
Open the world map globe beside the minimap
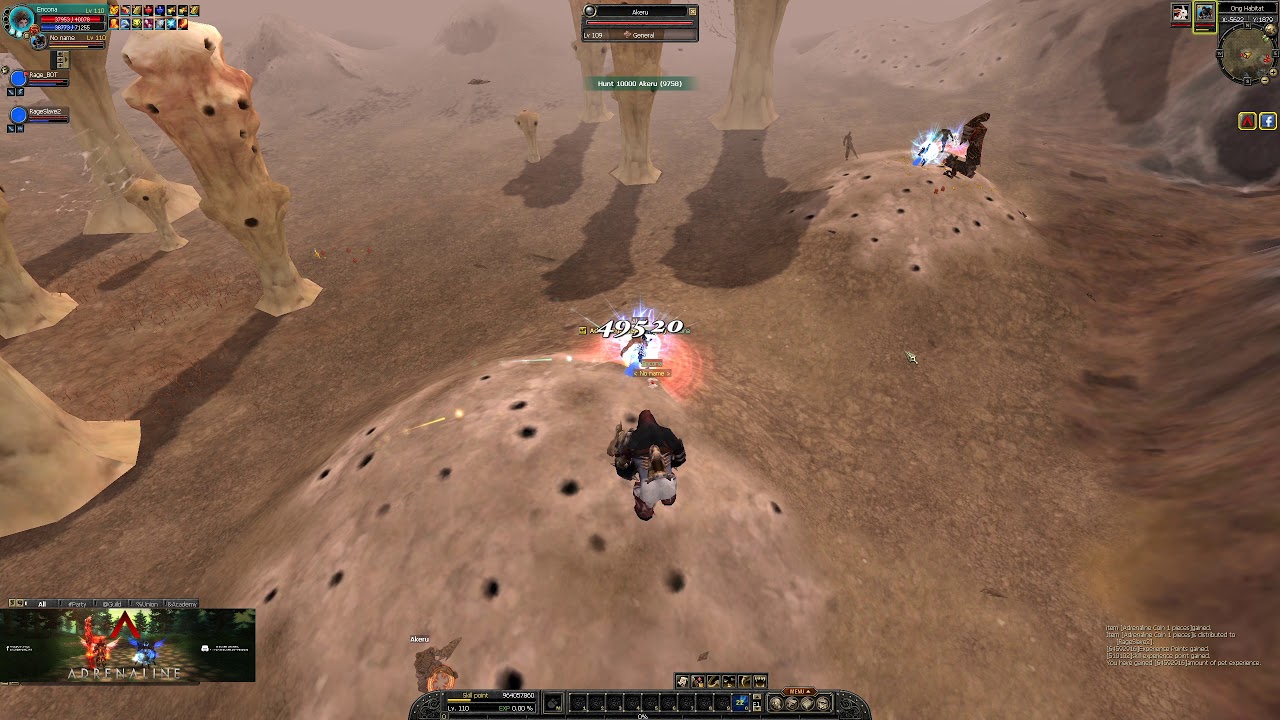1273,30
